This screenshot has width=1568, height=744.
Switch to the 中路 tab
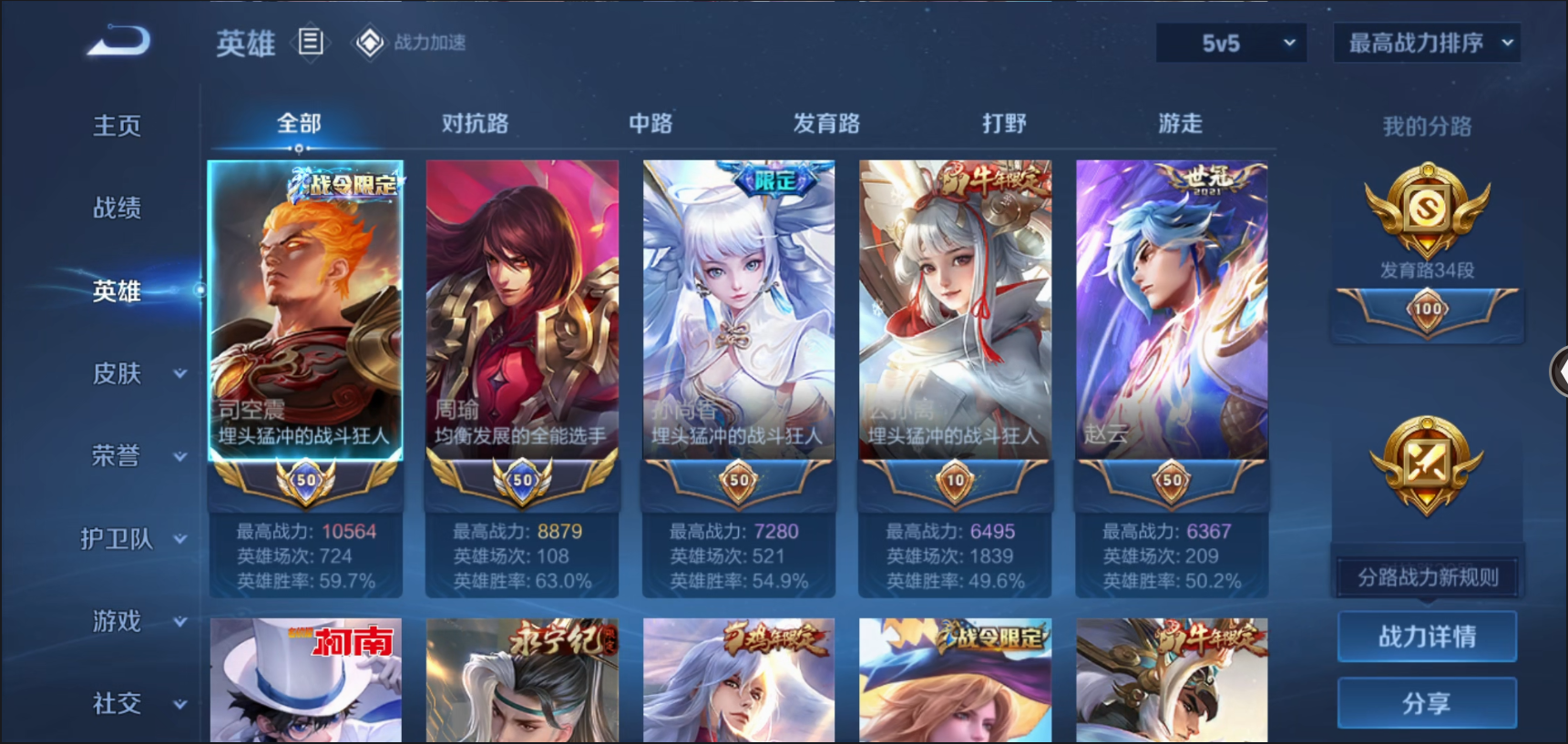tap(651, 123)
